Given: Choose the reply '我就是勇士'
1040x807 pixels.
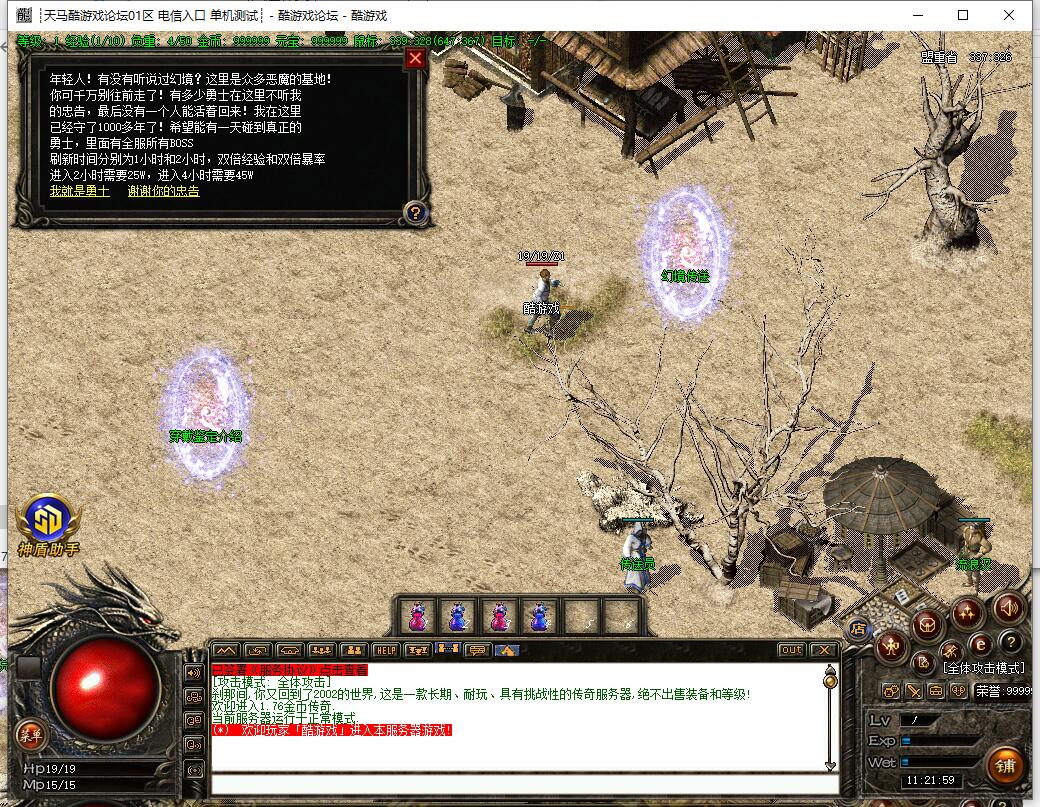Looking at the screenshot, I should pos(80,191).
